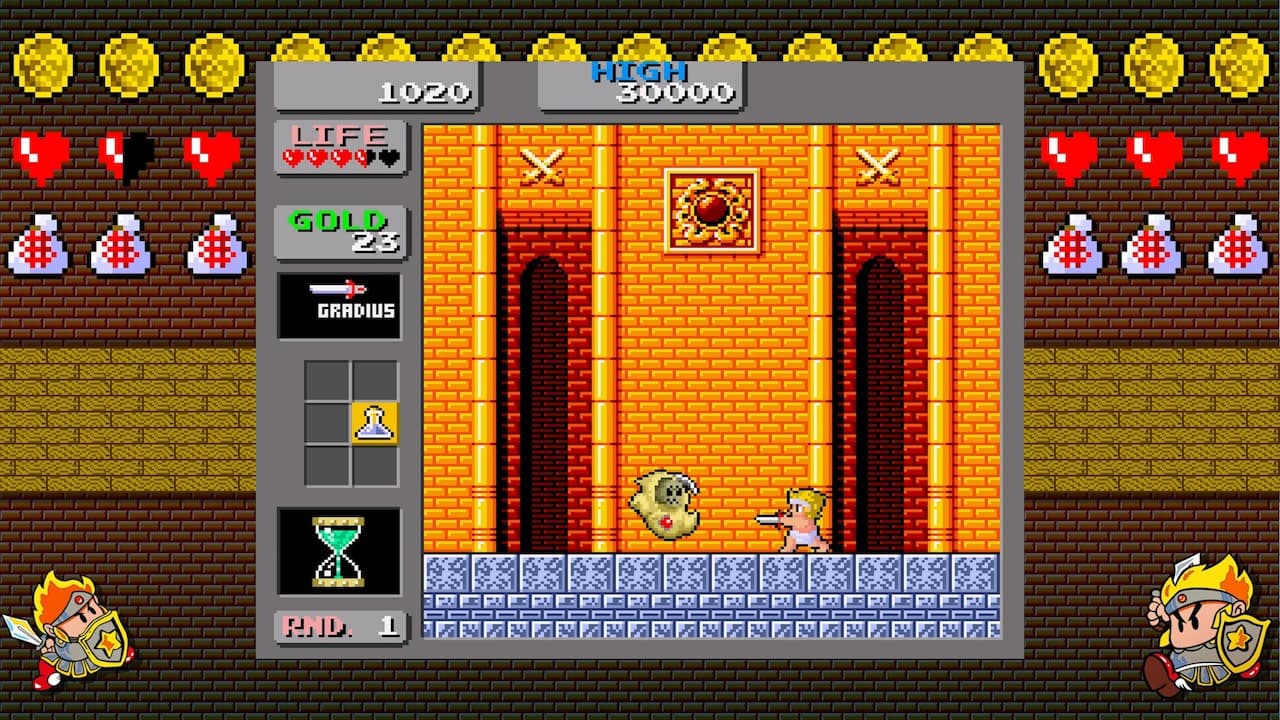Select the GRADIUS sword item
The width and height of the screenshot is (1280, 720).
[x=340, y=305]
